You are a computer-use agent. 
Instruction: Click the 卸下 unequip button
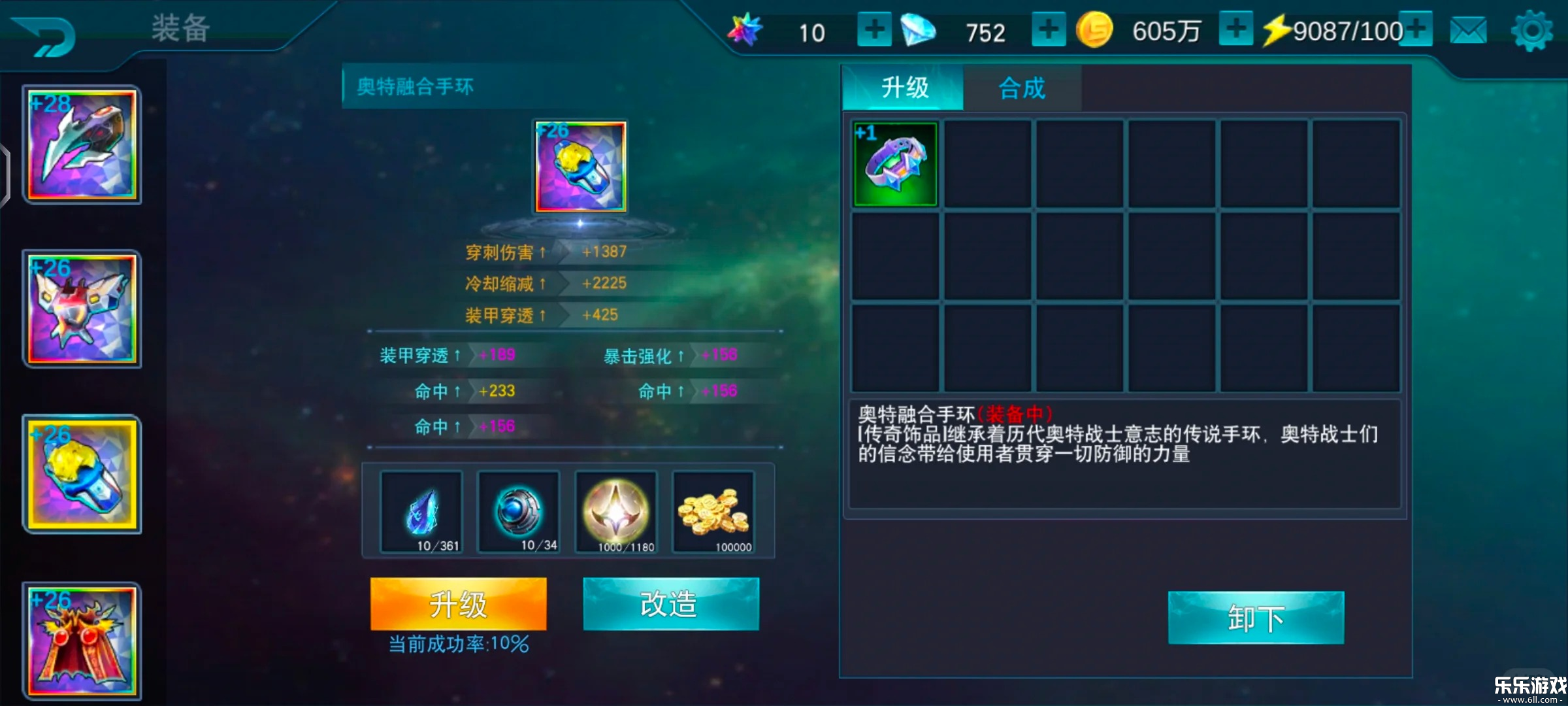pos(1254,616)
